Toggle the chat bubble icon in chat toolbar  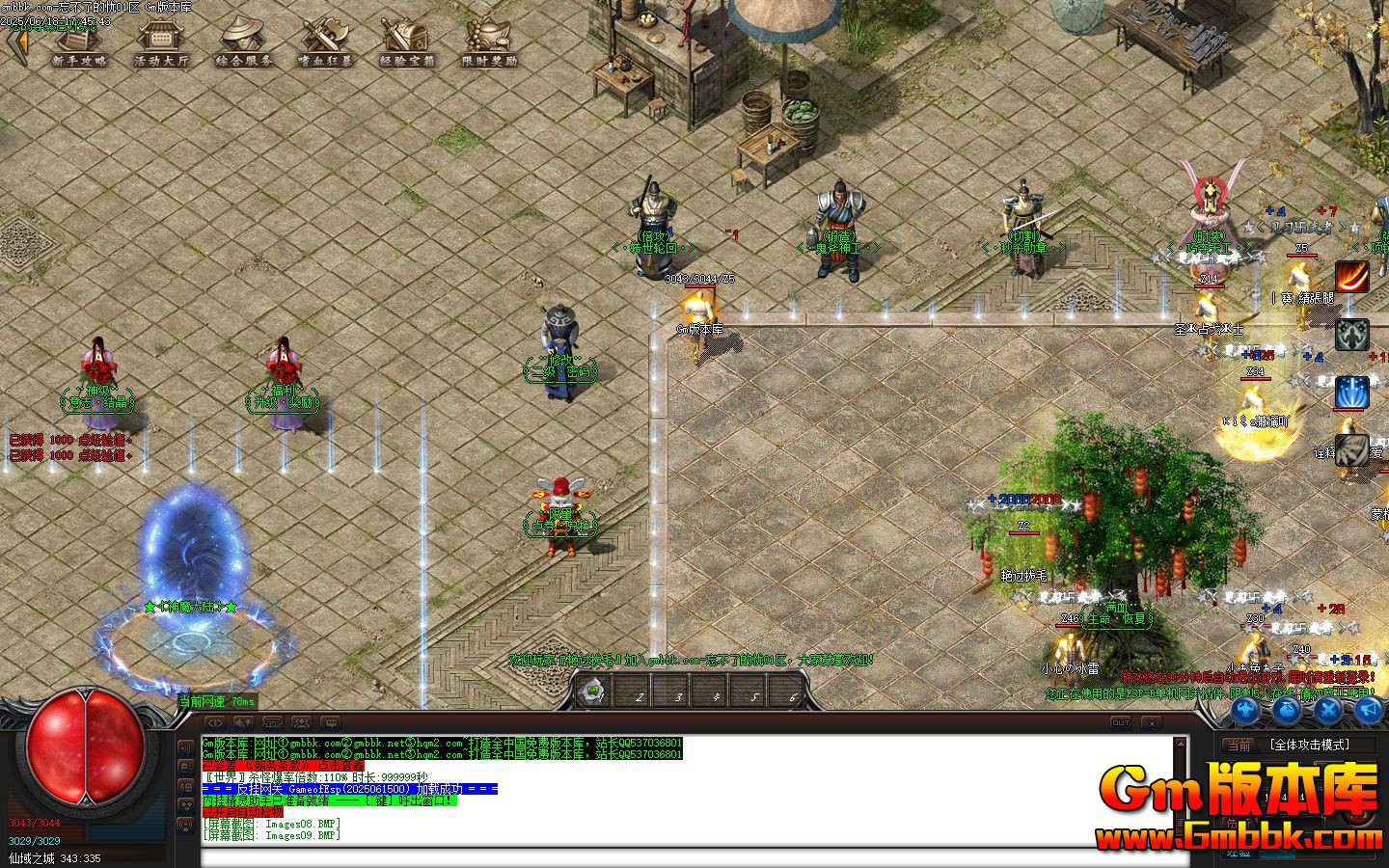pos(331,724)
